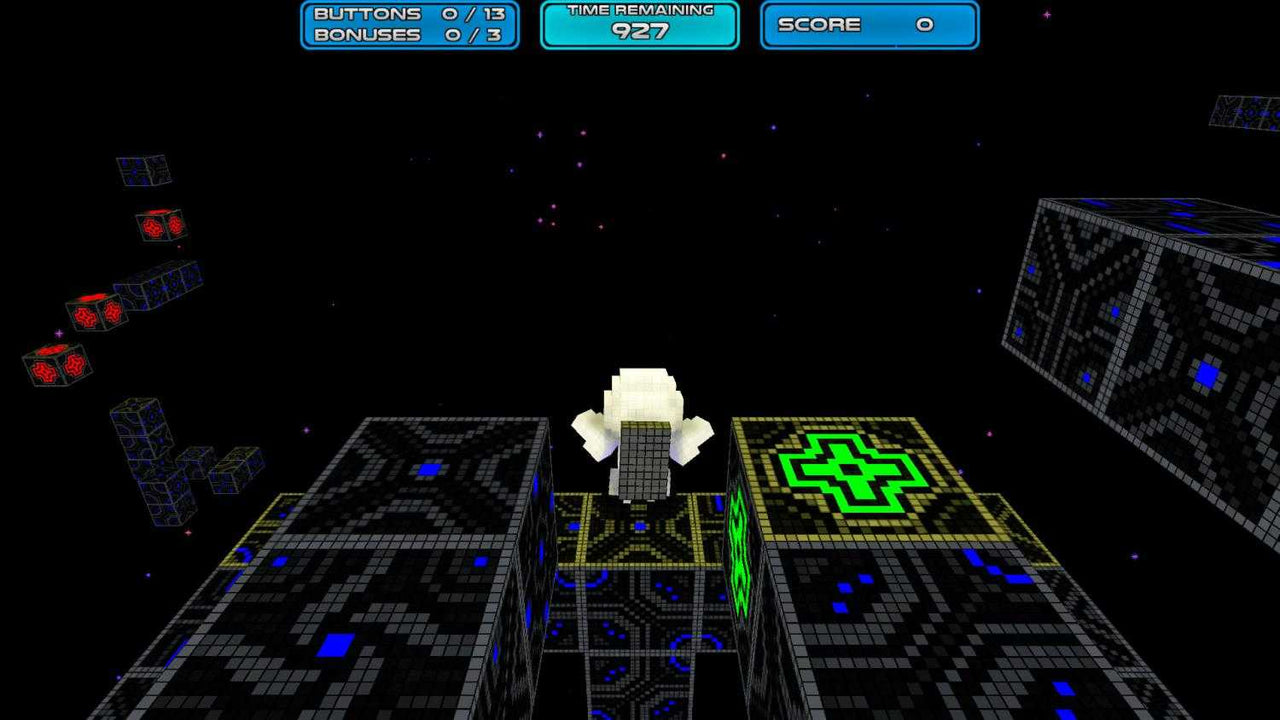Click the BONUSES 0/3 counter
The width and height of the screenshot is (1280, 720).
[408, 33]
